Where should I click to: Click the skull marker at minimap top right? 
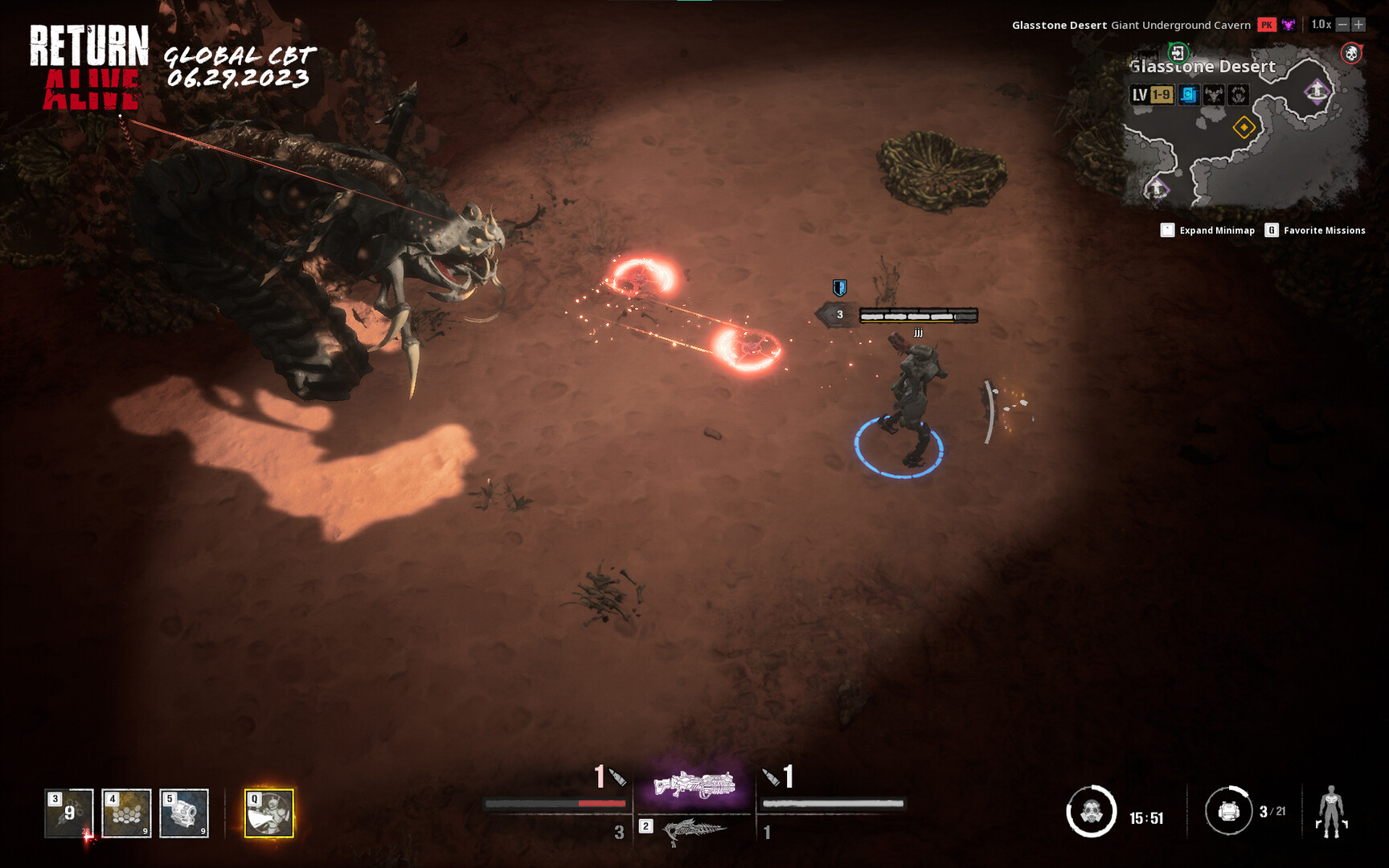1351,52
